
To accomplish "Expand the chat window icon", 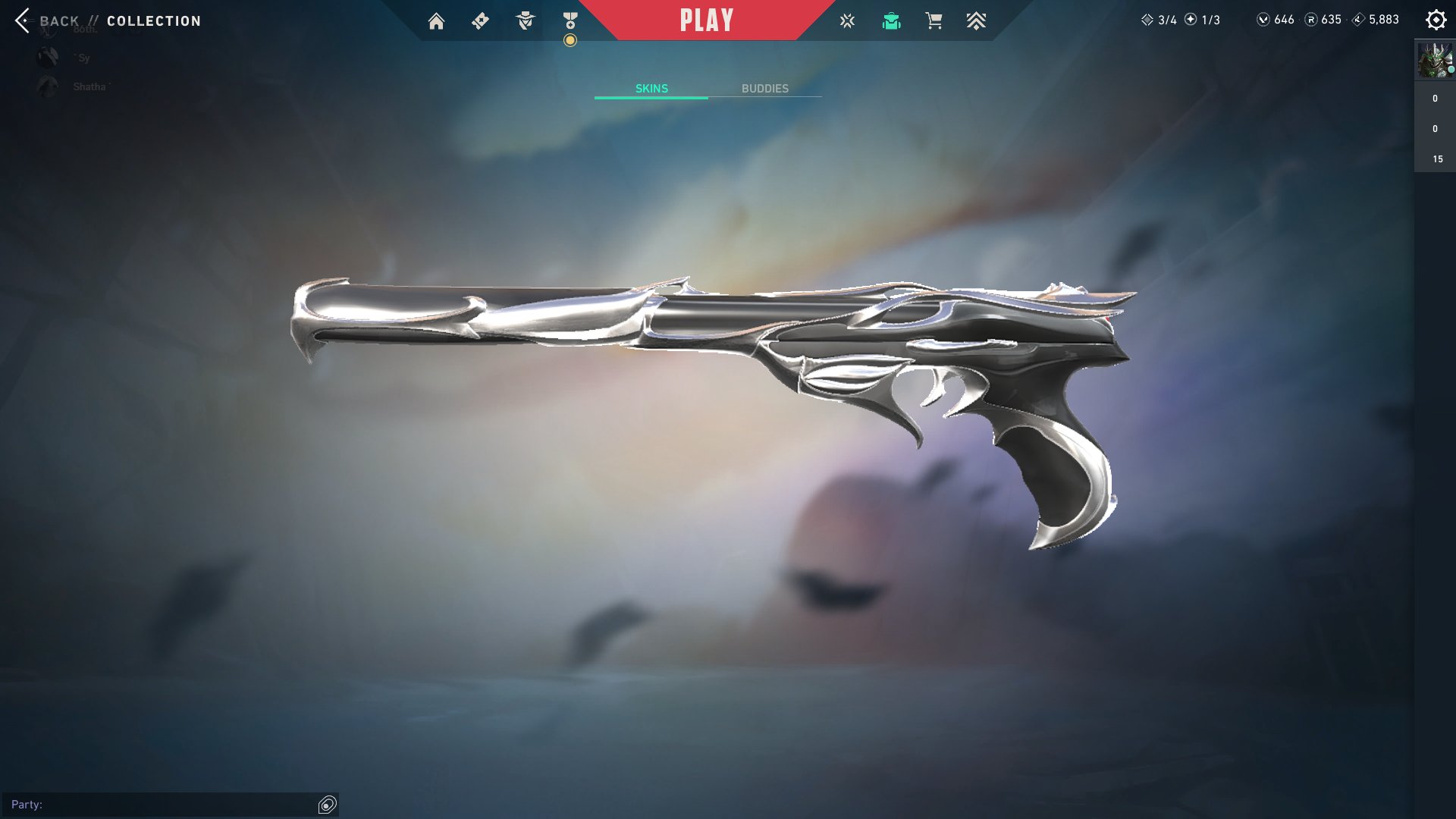I will tap(328, 805).
